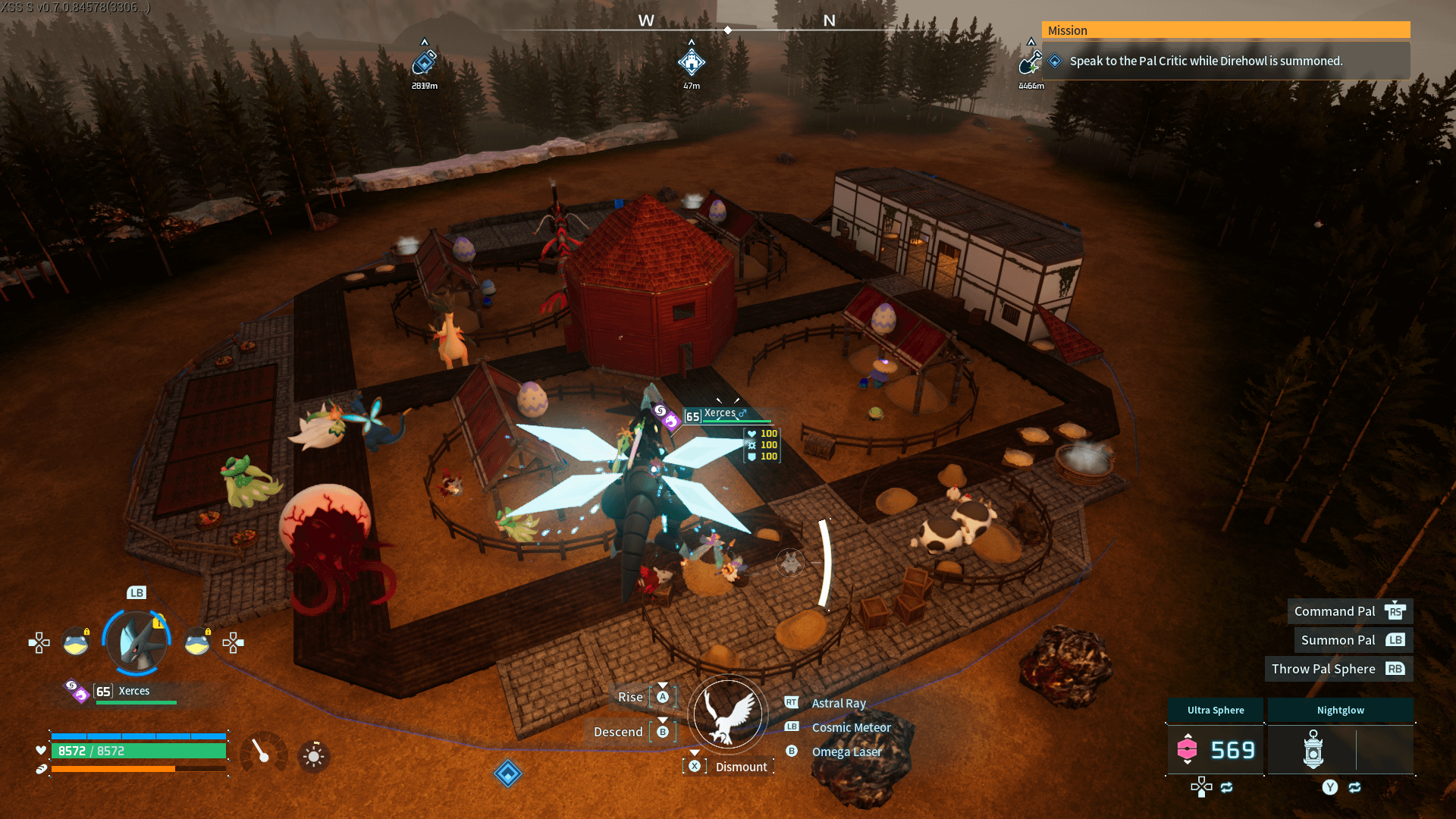Click the flying mount eagle icon
Viewport: 1456px width, 819px height.
[728, 714]
